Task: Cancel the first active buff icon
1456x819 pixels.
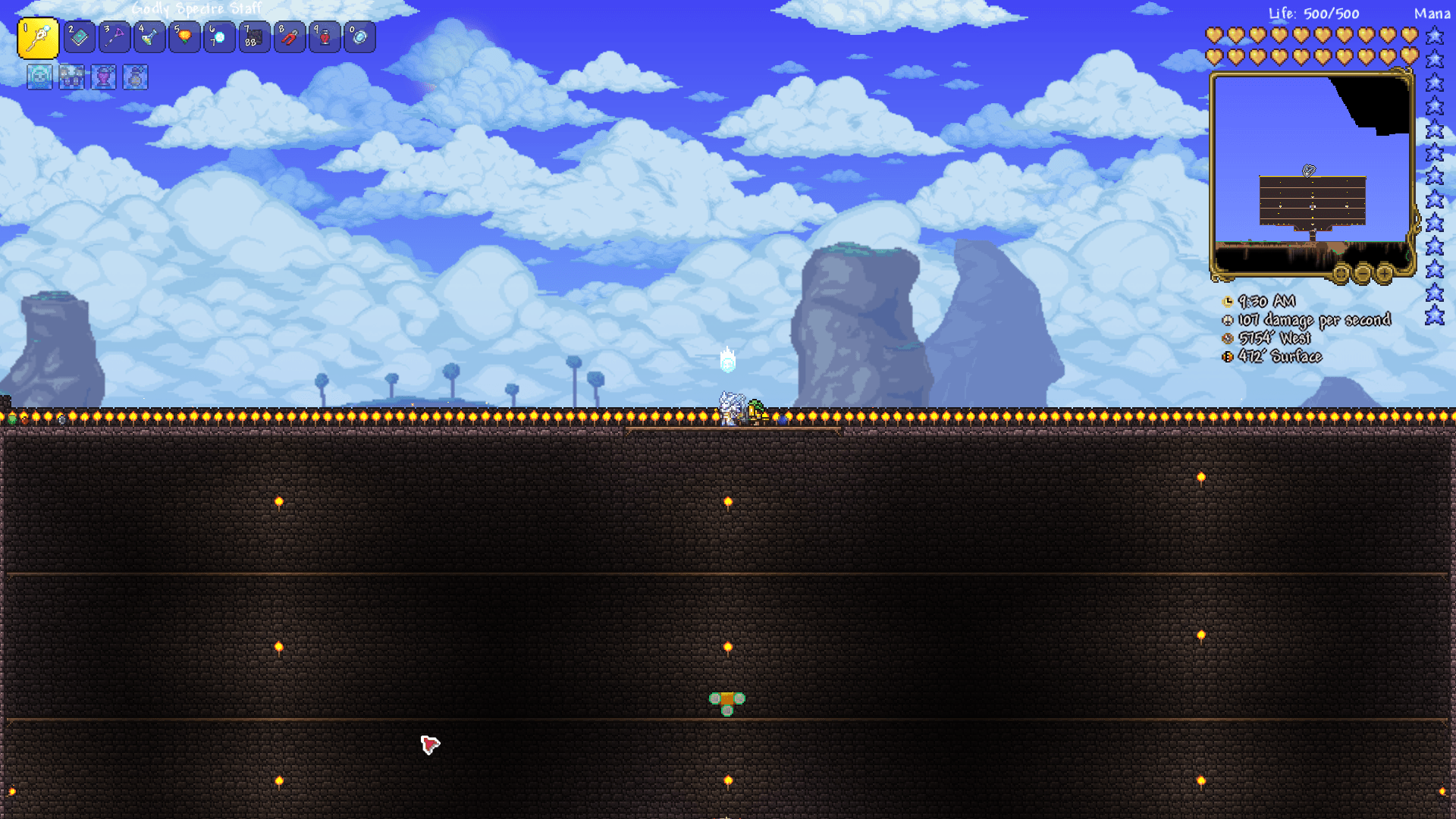Action: (39, 77)
